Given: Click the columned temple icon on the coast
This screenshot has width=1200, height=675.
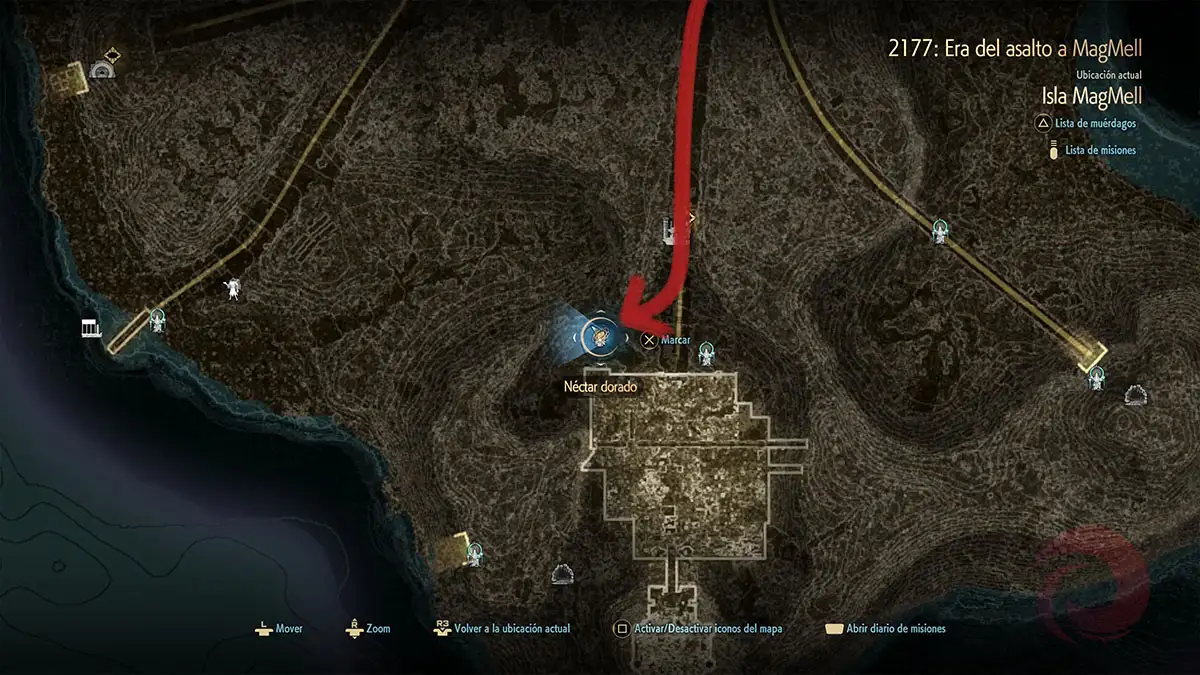Looking at the screenshot, I should pos(91,329).
